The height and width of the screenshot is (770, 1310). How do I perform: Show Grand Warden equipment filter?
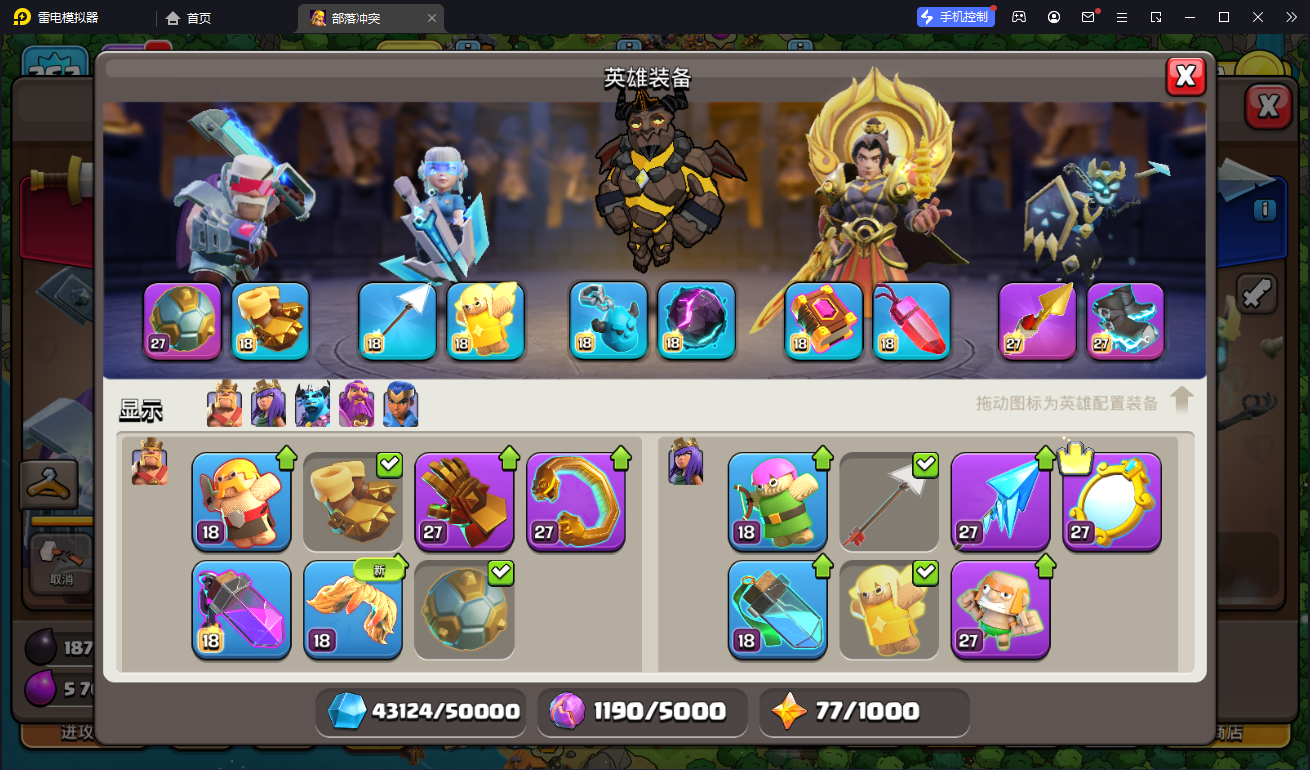357,405
